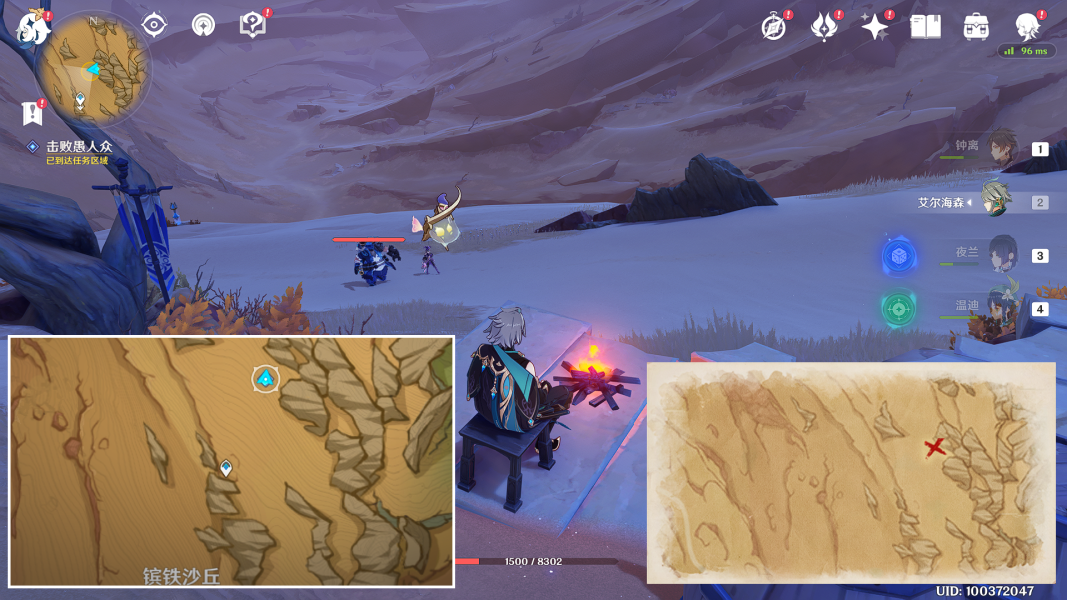1067x600 pixels.
Task: Switch to party member 钟离
Action: pyautogui.click(x=1001, y=148)
